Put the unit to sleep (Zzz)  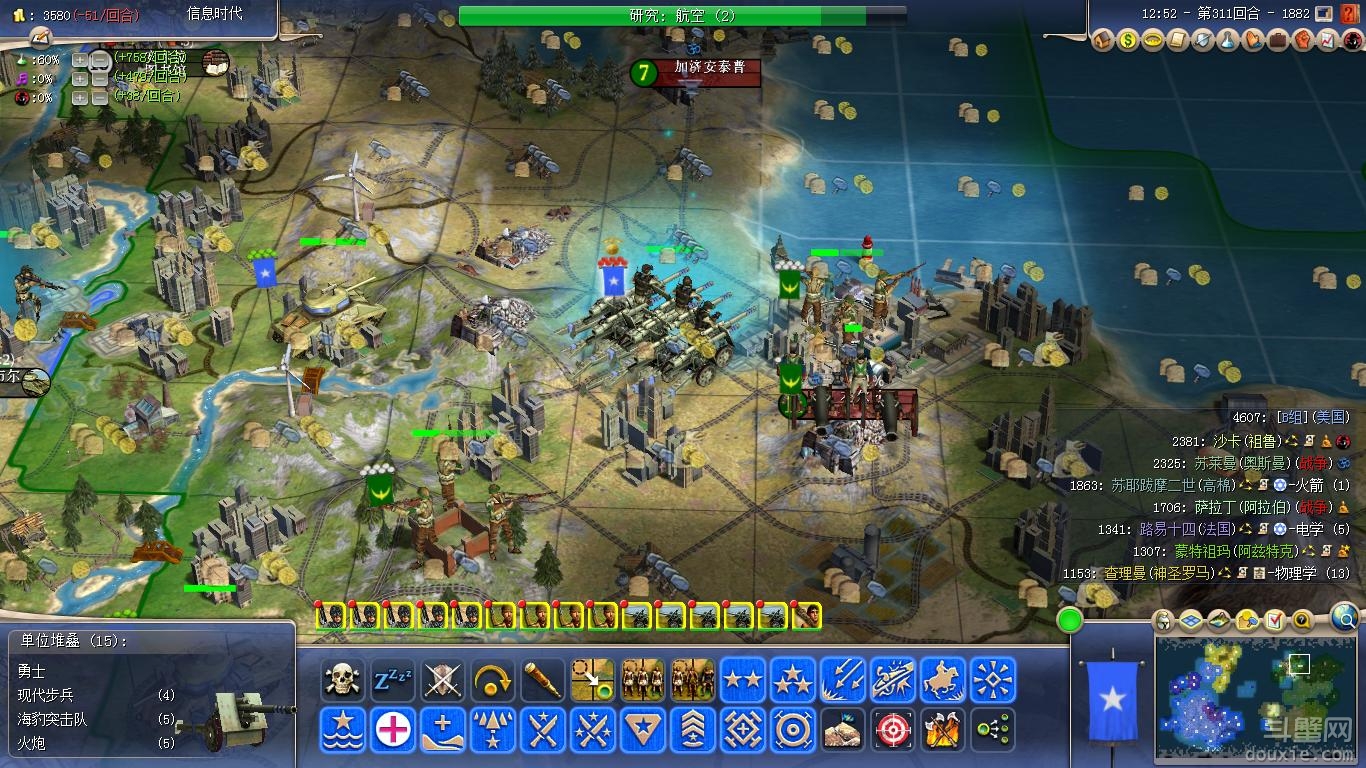(392, 680)
